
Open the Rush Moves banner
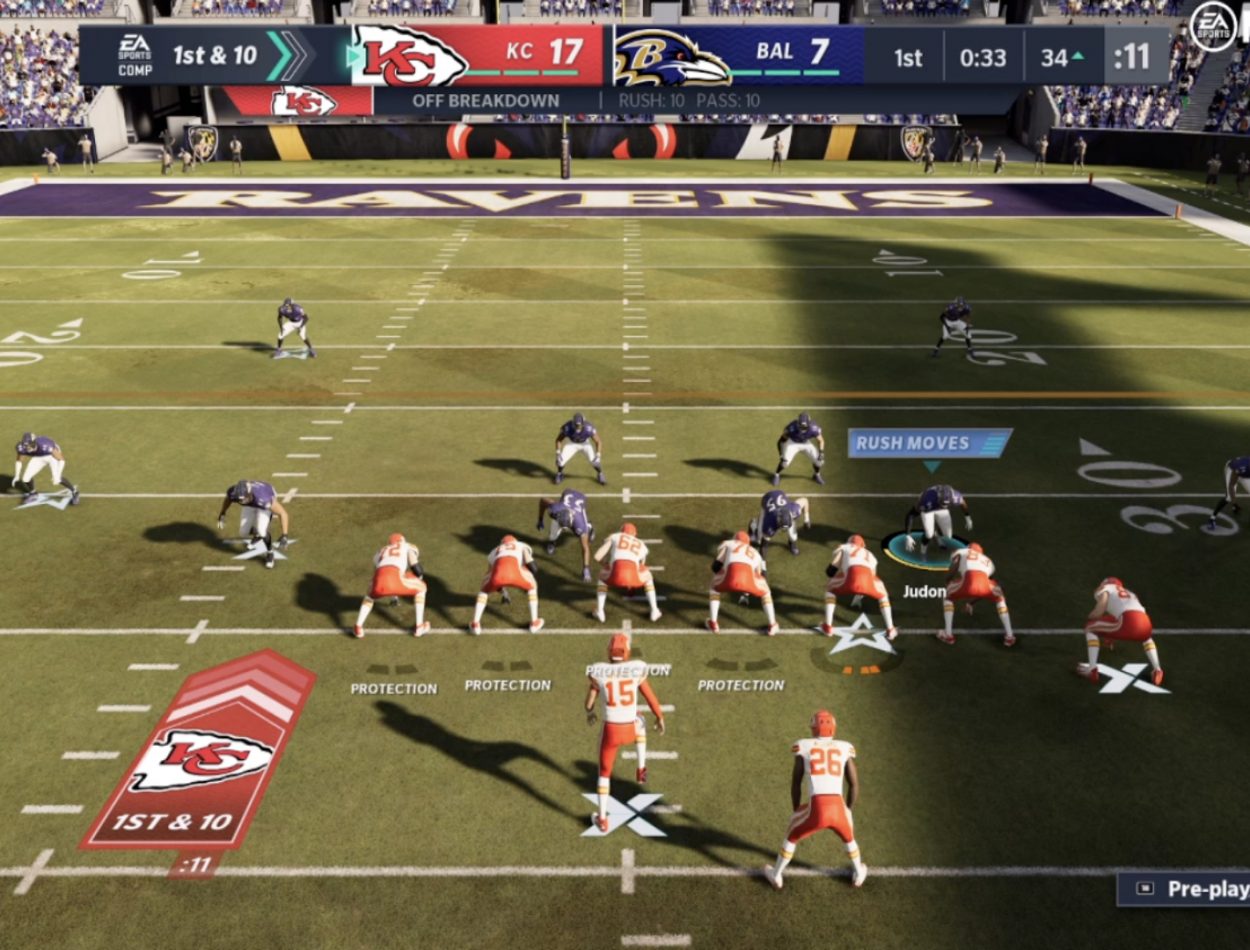pos(929,443)
